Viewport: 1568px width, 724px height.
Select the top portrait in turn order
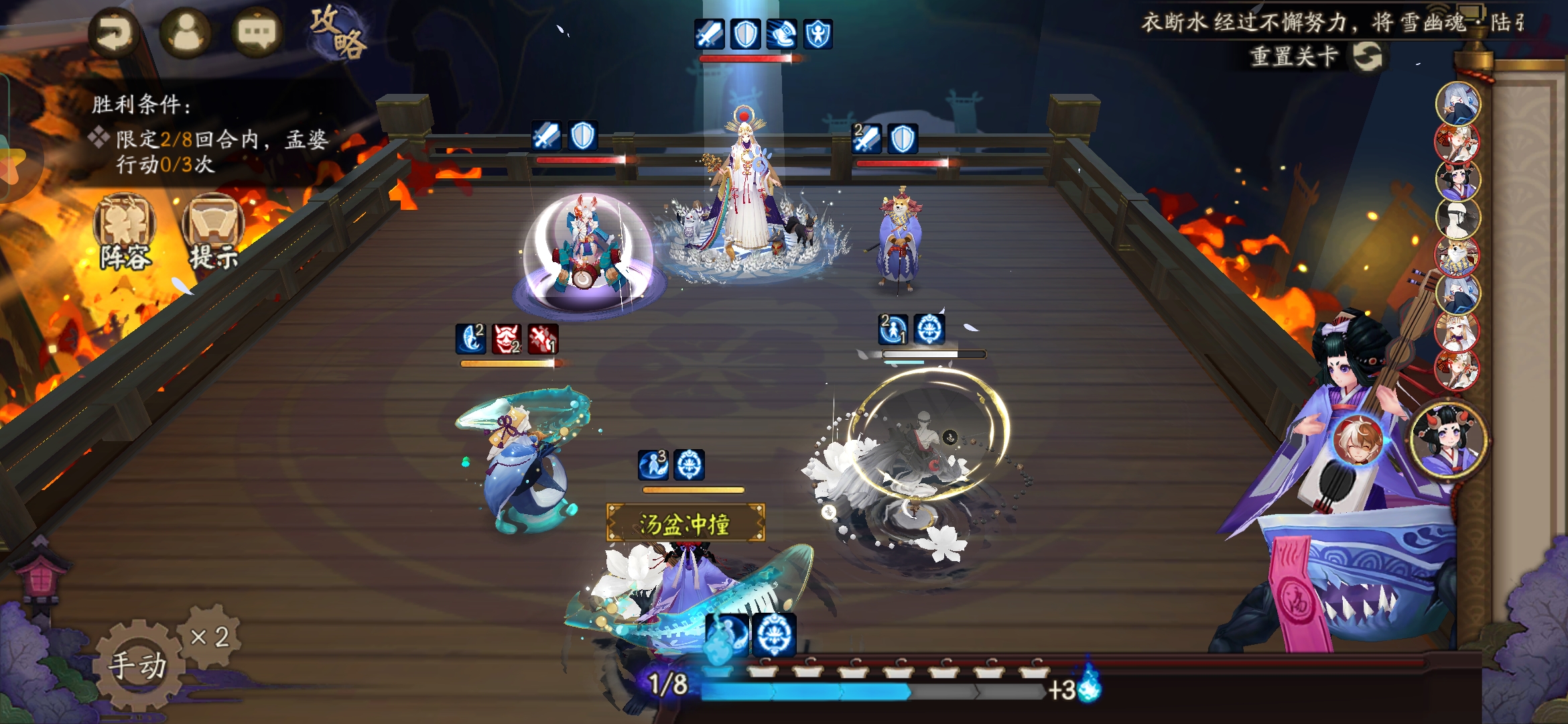tap(1457, 103)
